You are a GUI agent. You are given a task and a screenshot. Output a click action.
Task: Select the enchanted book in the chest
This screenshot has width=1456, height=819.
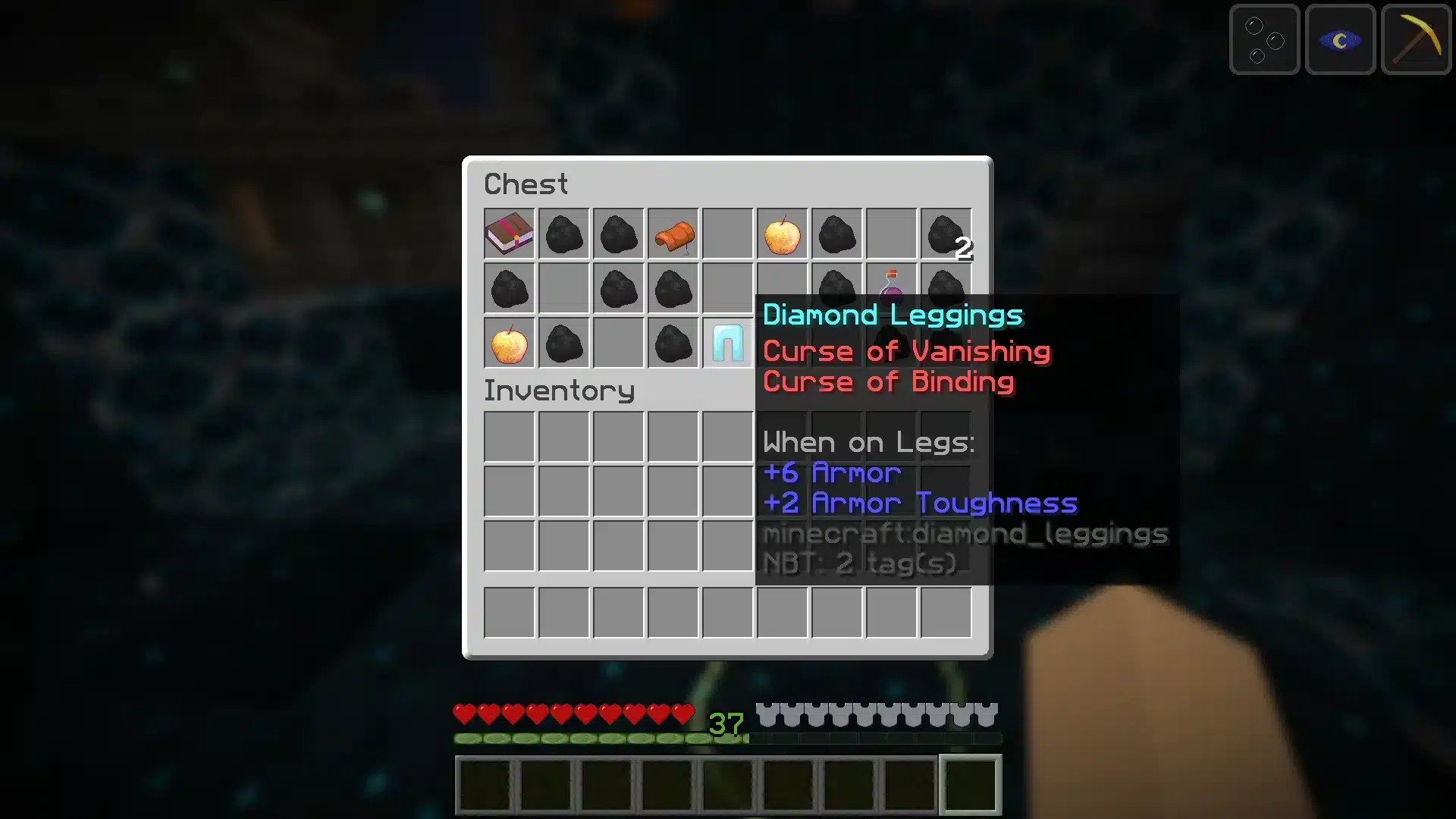509,234
